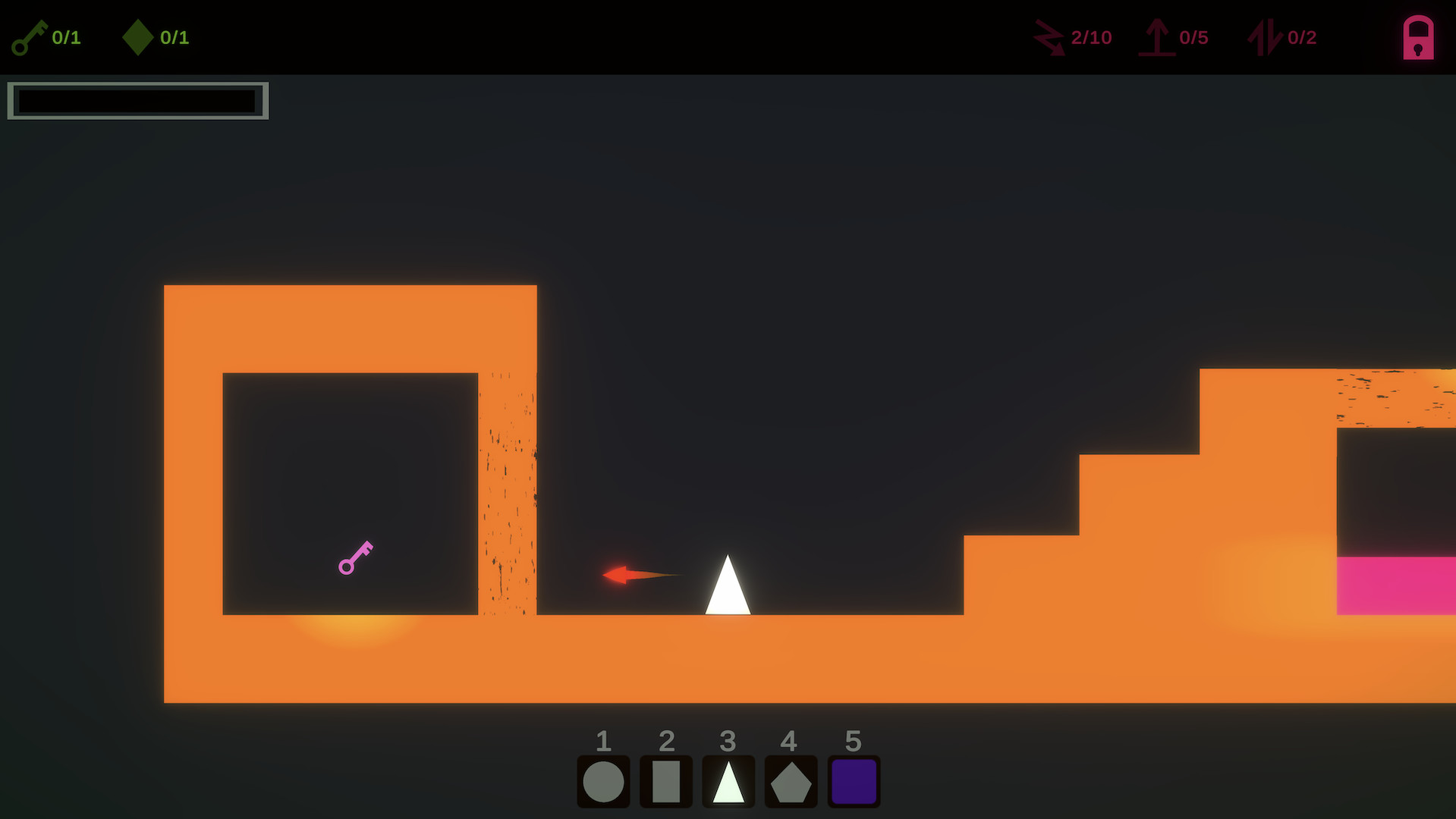Viewport: 1456px width, 819px height.
Task: Click the empty text box top left
Action: 137,100
